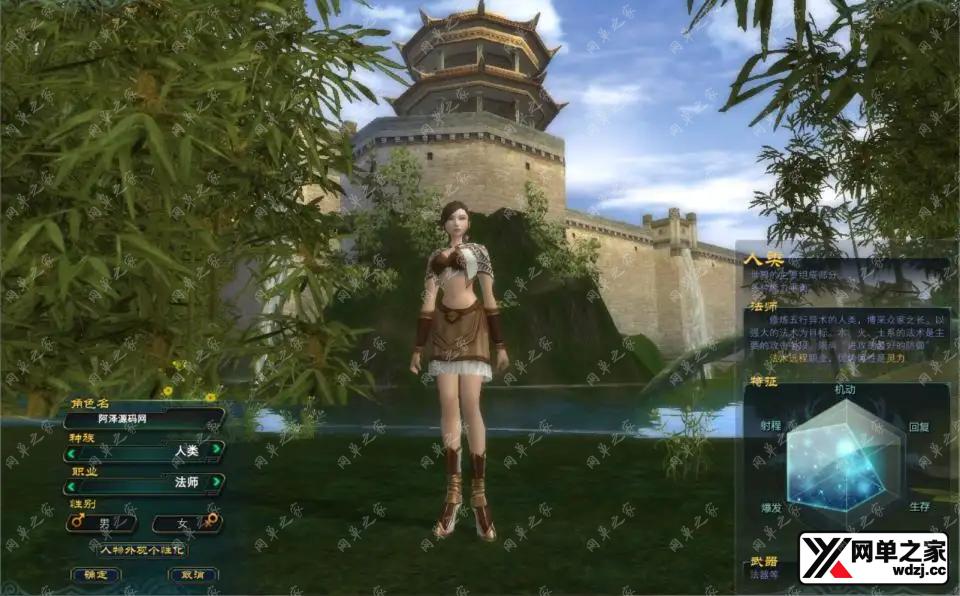The height and width of the screenshot is (596, 960).
Task: Confirm character creation with 确定
Action: 96,575
